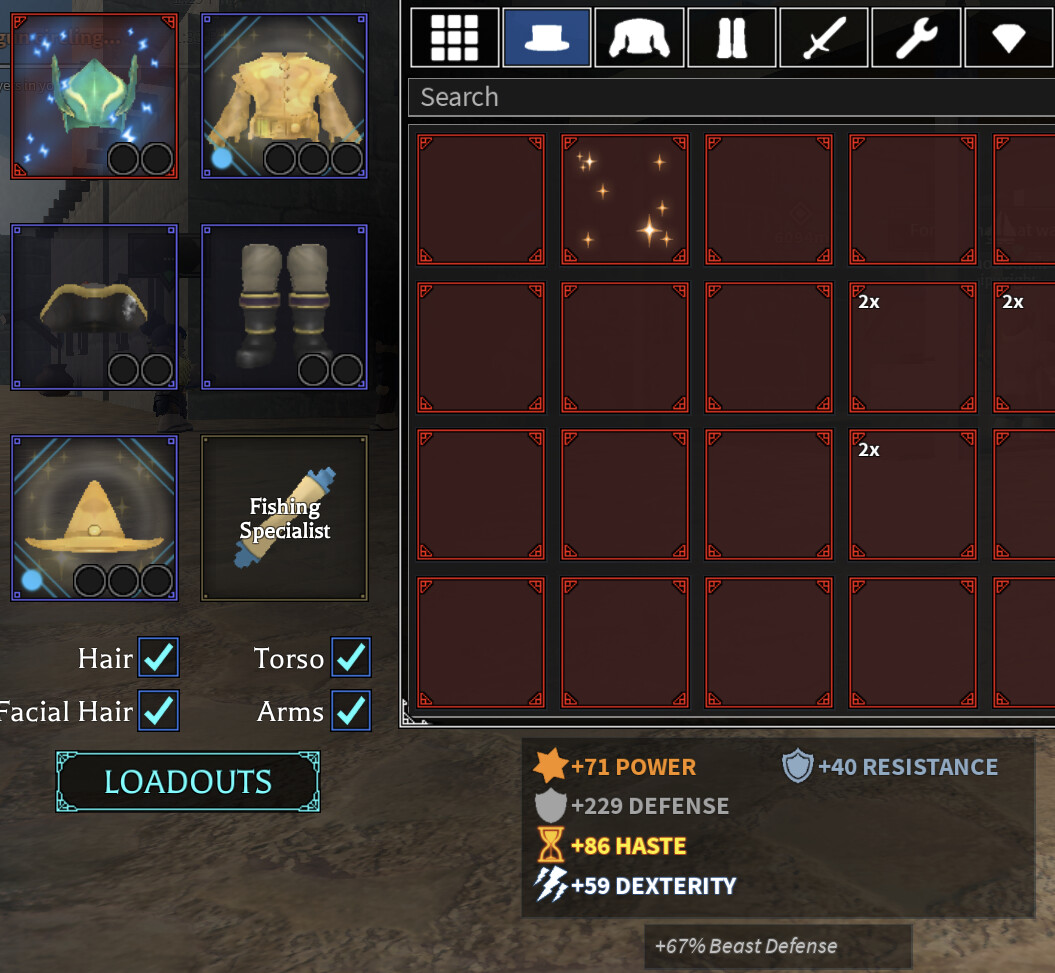Image resolution: width=1055 pixels, height=973 pixels.
Task: Uncheck the Torso visibility checkbox
Action: (x=351, y=657)
